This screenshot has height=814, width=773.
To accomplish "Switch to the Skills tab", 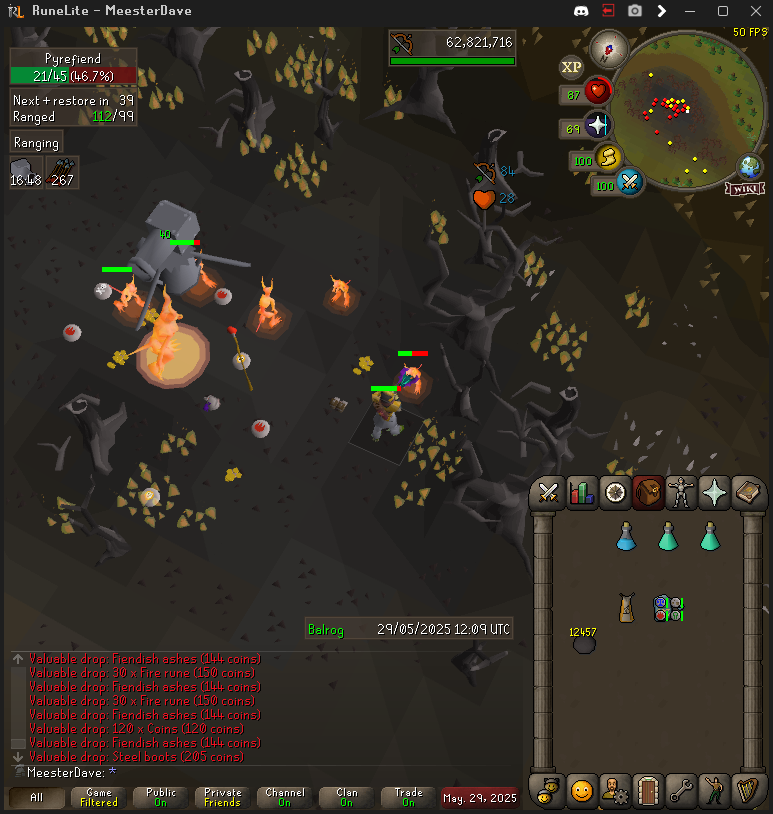I will point(581,492).
